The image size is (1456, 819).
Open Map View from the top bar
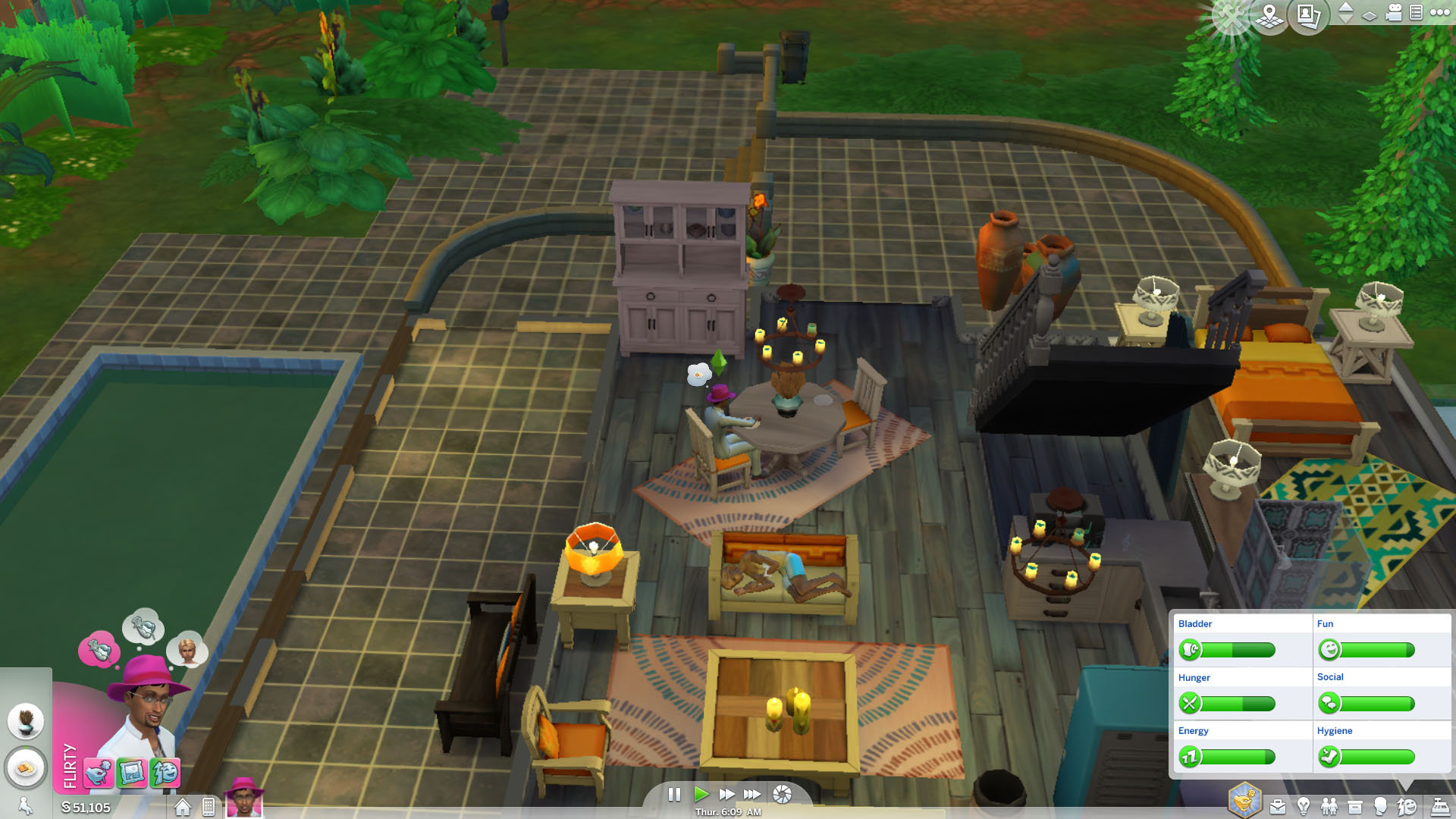1270,14
